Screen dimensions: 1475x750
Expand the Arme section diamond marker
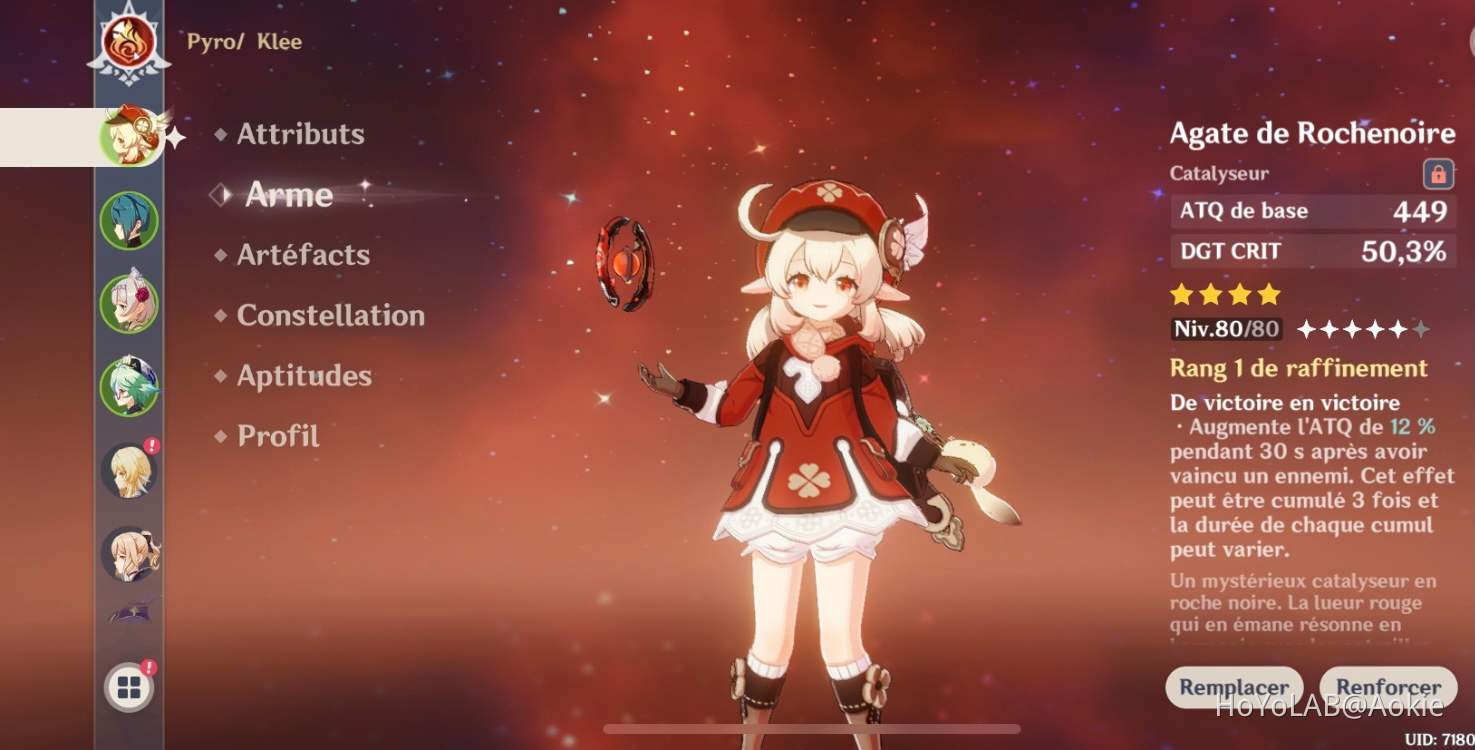[x=219, y=195]
